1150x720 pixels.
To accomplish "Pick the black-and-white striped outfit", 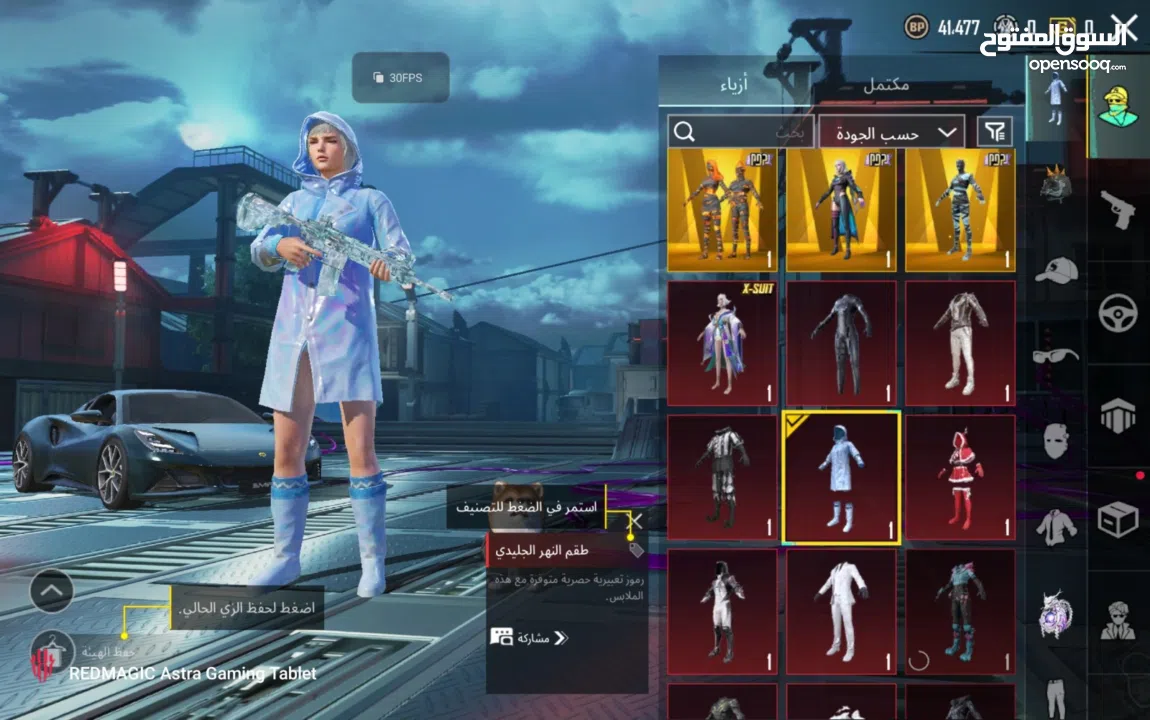I will click(x=960, y=210).
